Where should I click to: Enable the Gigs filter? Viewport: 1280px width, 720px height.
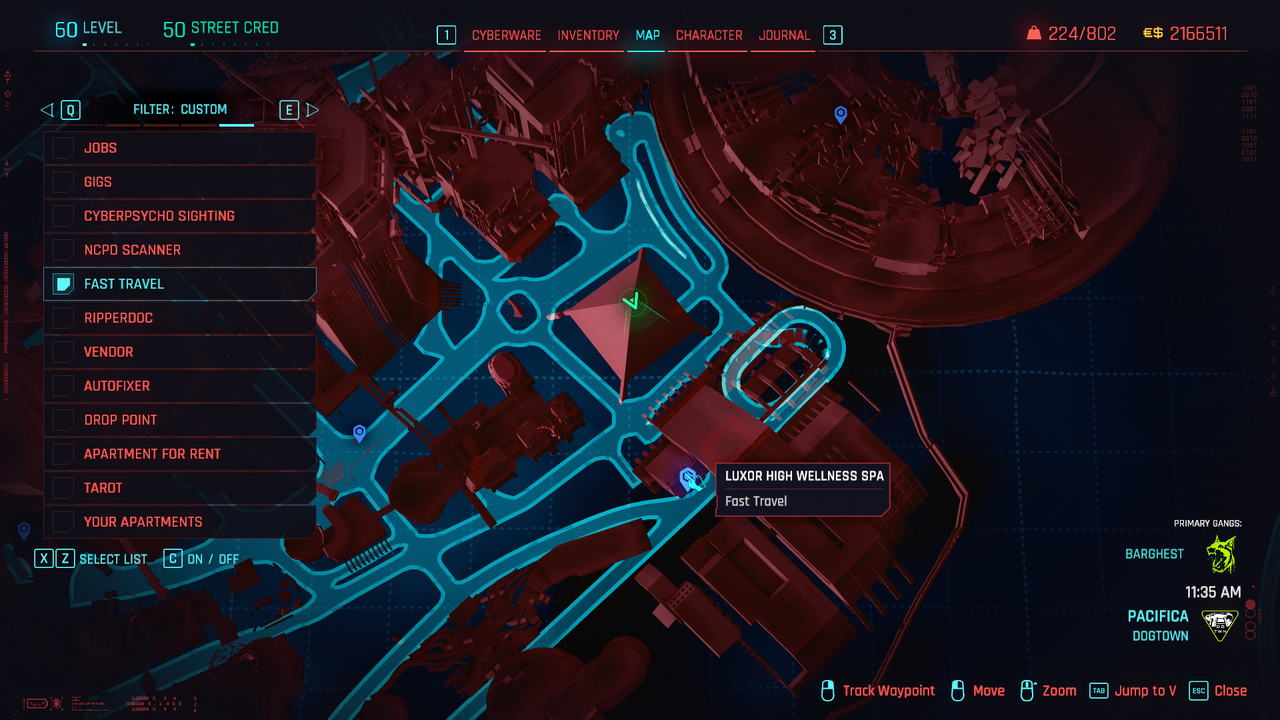tap(64, 182)
